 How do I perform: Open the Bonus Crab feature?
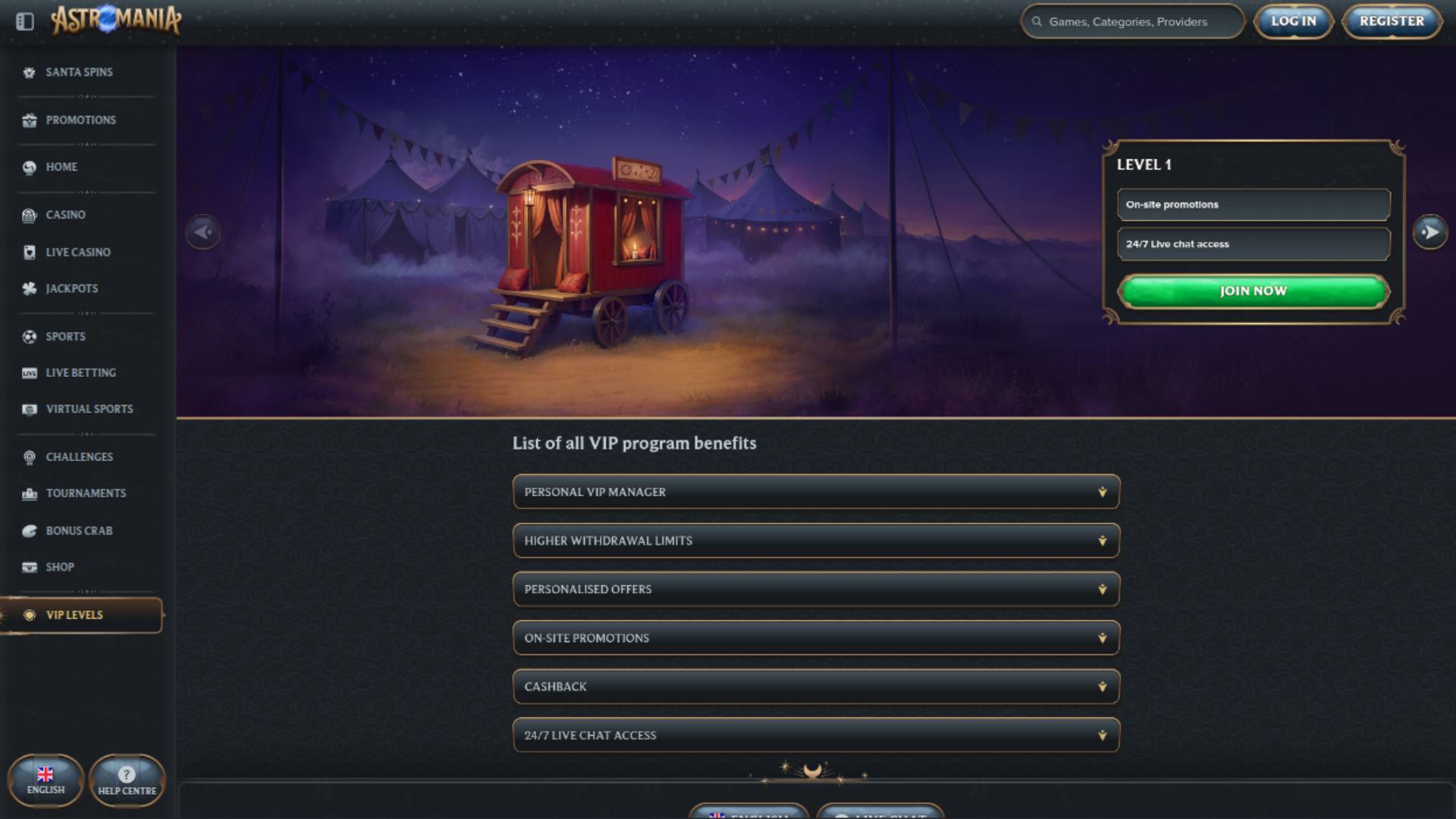click(x=76, y=530)
